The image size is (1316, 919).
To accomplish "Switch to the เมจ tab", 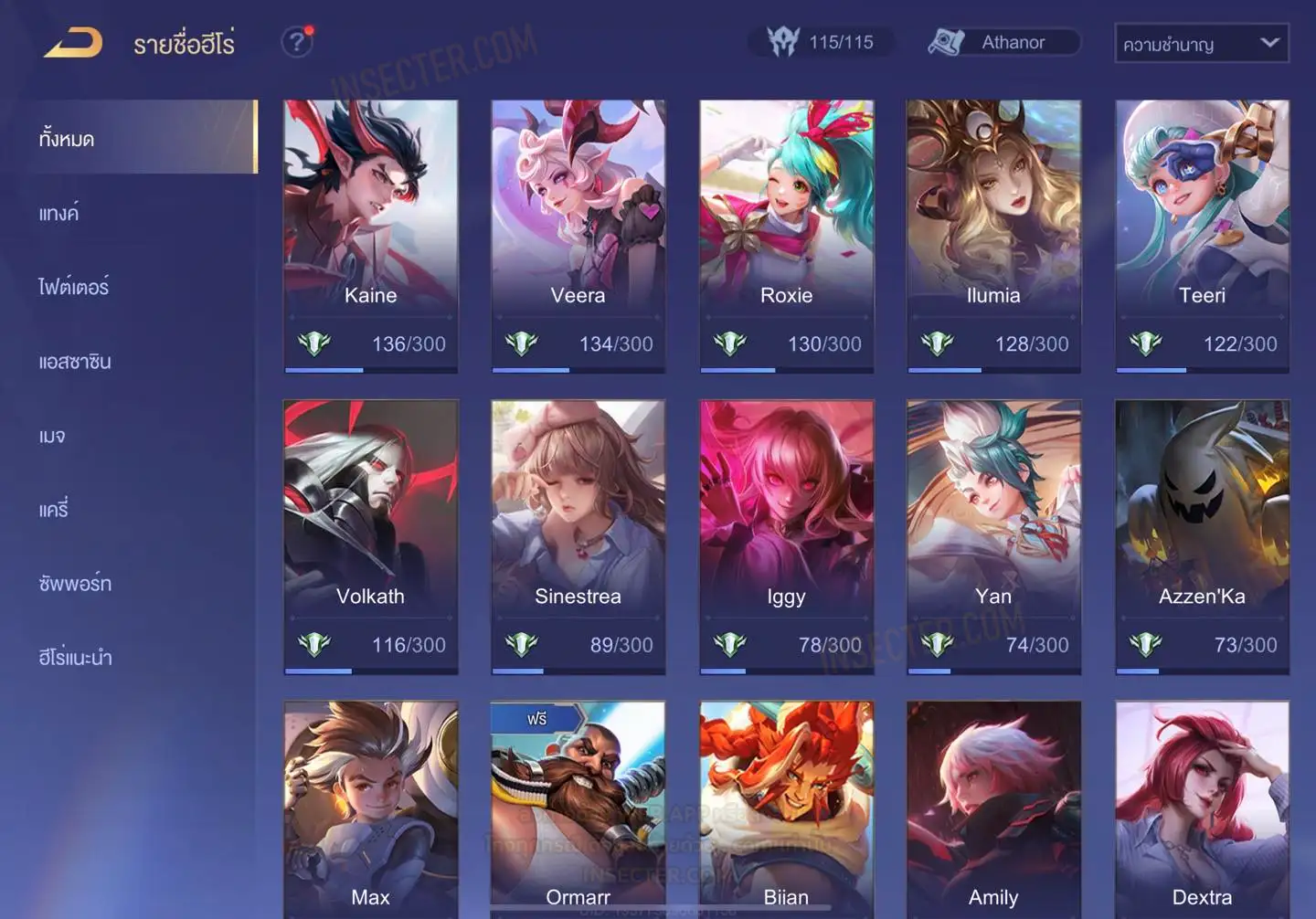I will (x=52, y=436).
